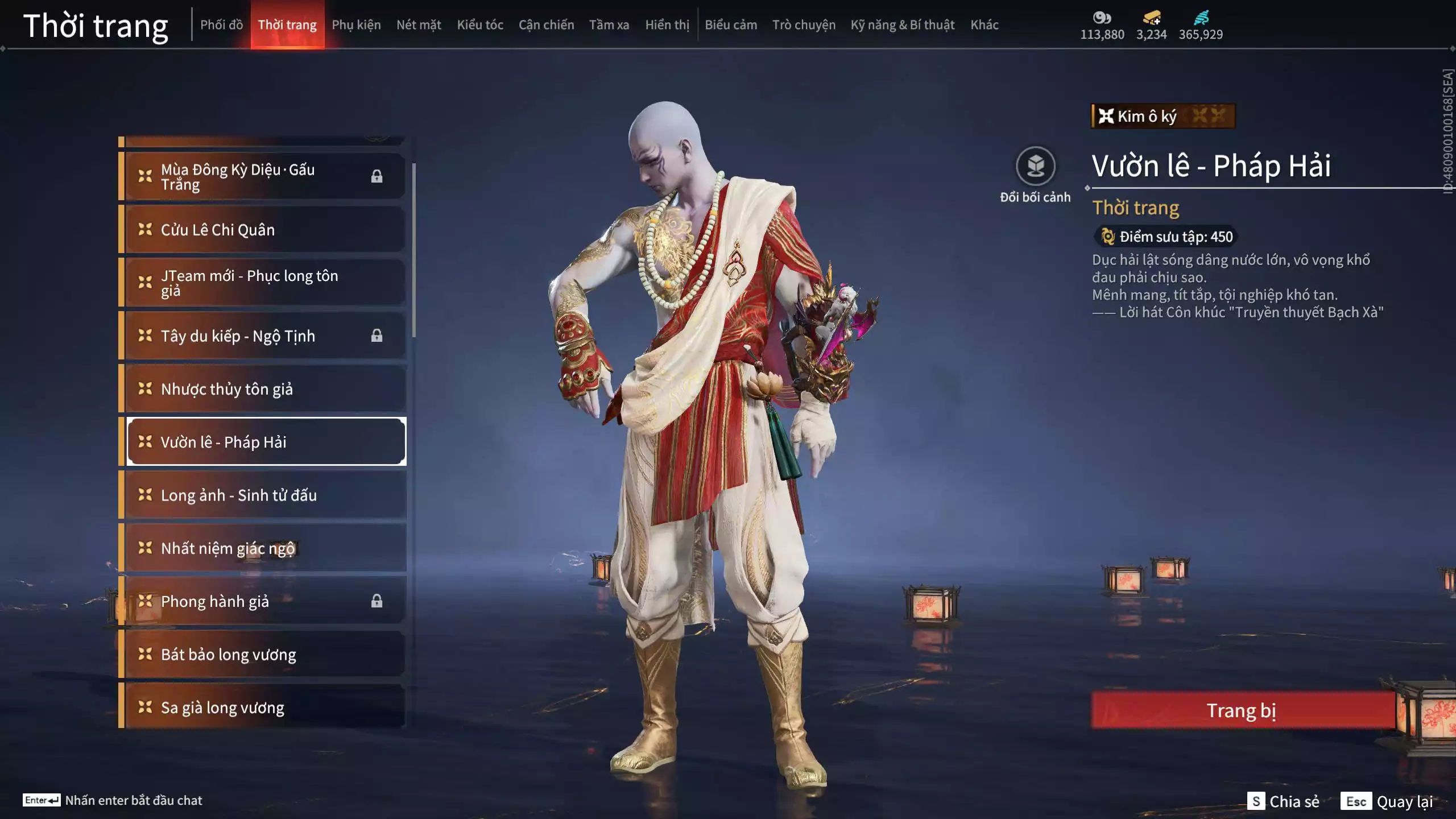Select the Nét mặt tab

[x=419, y=25]
